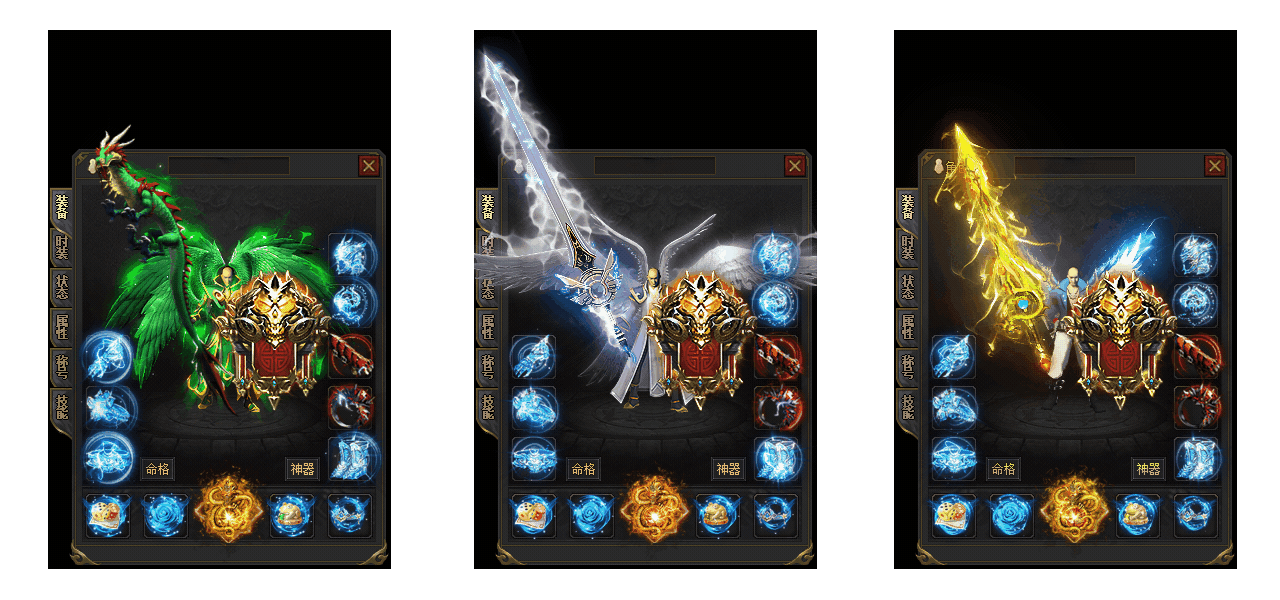
Task: Close the white winged sword panel
Action: 795,166
